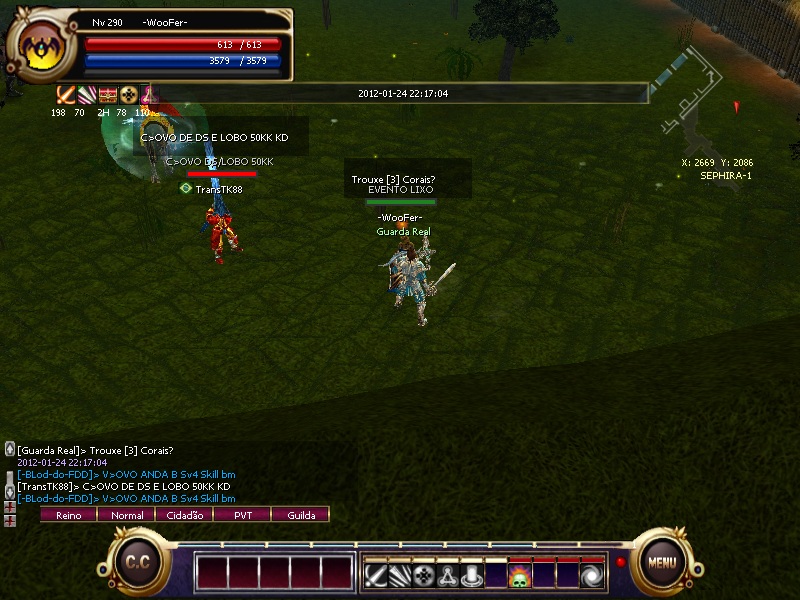The height and width of the screenshot is (600, 800).
Task: Open the round MENU button
Action: point(661,561)
